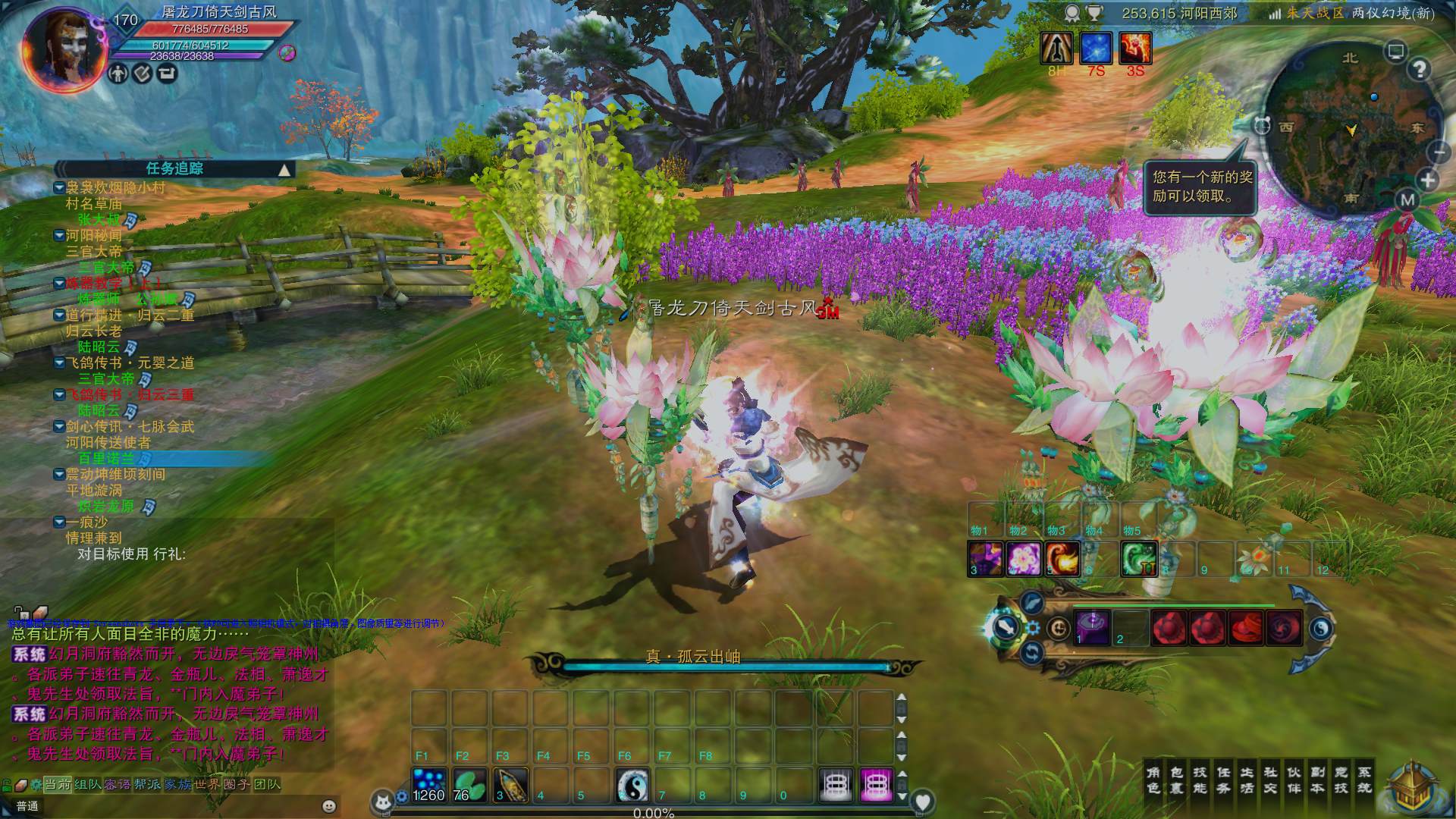Open the 技能 skills menu
This screenshot has height=819, width=1456.
pyautogui.click(x=1200, y=780)
